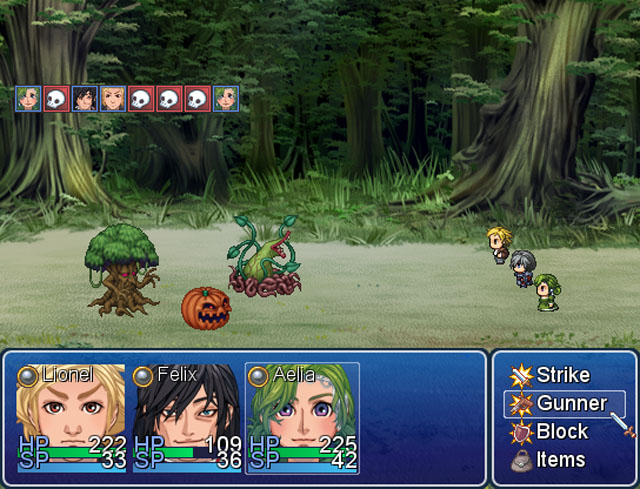Image resolution: width=640 pixels, height=489 pixels.
Task: Choose Aelia's party status panel
Action: (x=302, y=418)
